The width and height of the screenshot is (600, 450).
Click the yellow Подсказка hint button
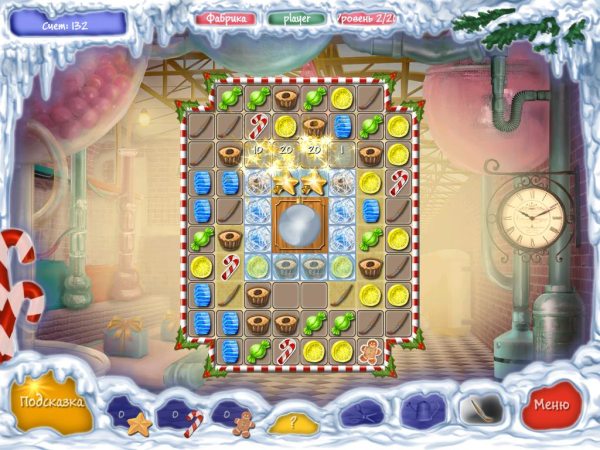pyautogui.click(x=48, y=402)
